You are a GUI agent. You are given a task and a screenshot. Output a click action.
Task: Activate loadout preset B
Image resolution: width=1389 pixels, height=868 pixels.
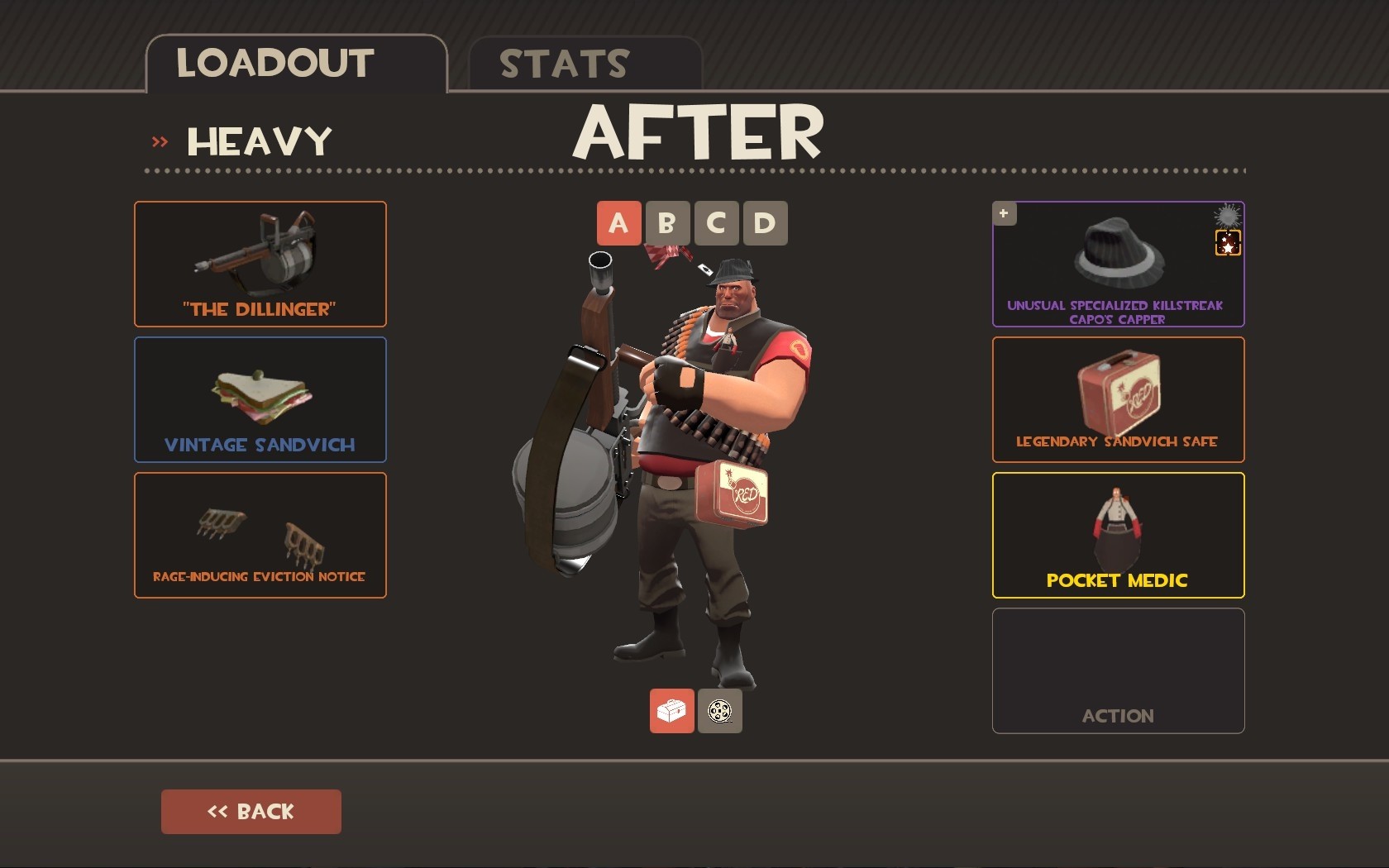(x=667, y=222)
